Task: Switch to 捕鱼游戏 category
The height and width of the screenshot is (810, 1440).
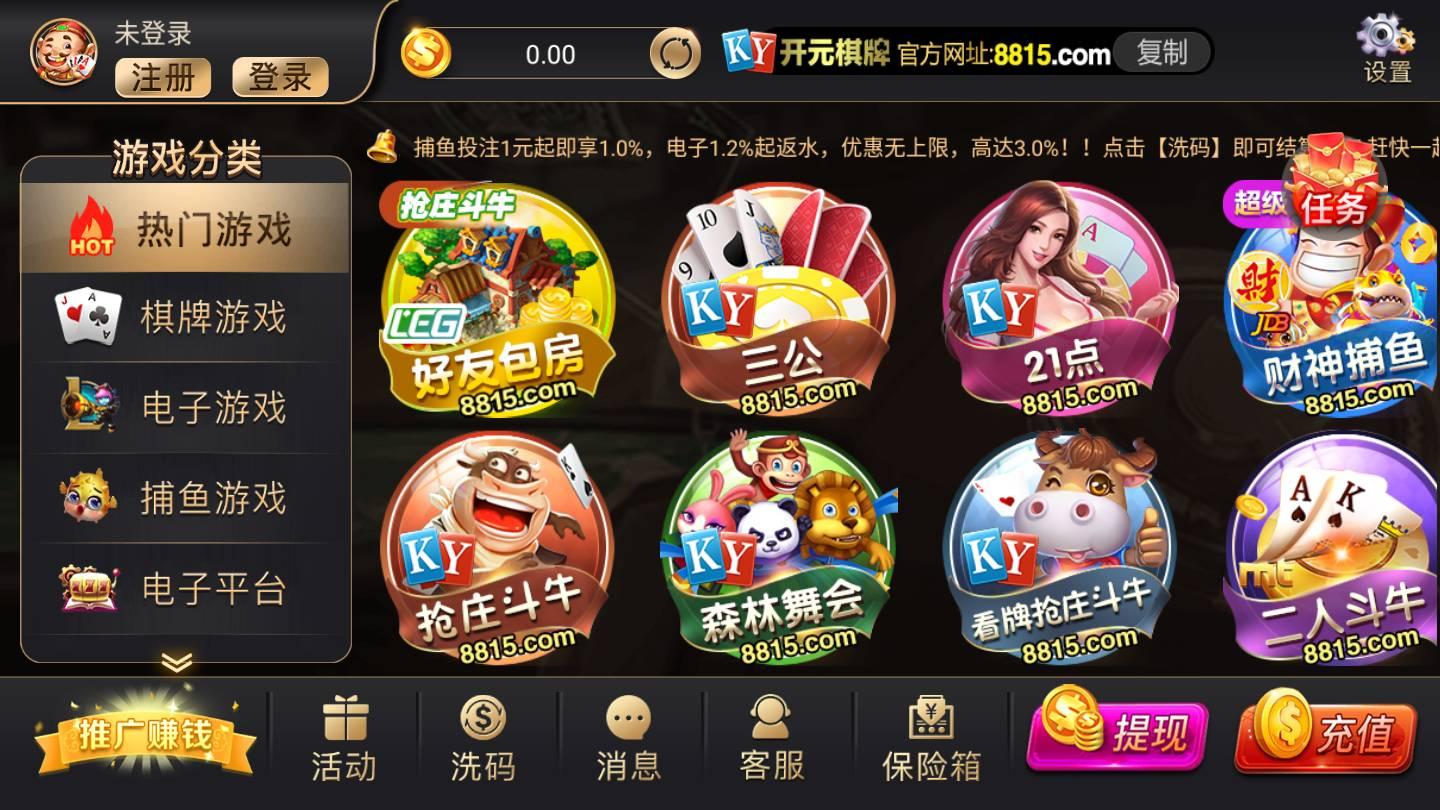Action: pos(185,497)
